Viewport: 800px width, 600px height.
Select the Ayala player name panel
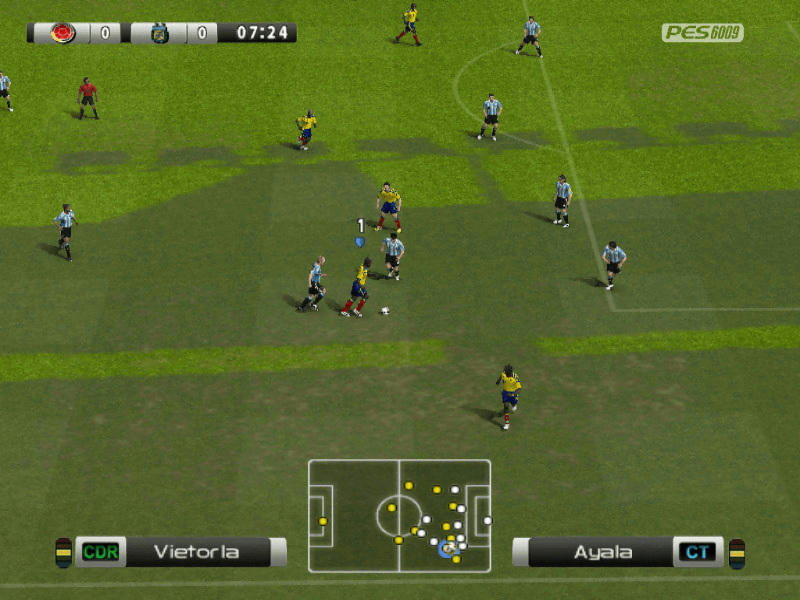pyautogui.click(x=602, y=551)
